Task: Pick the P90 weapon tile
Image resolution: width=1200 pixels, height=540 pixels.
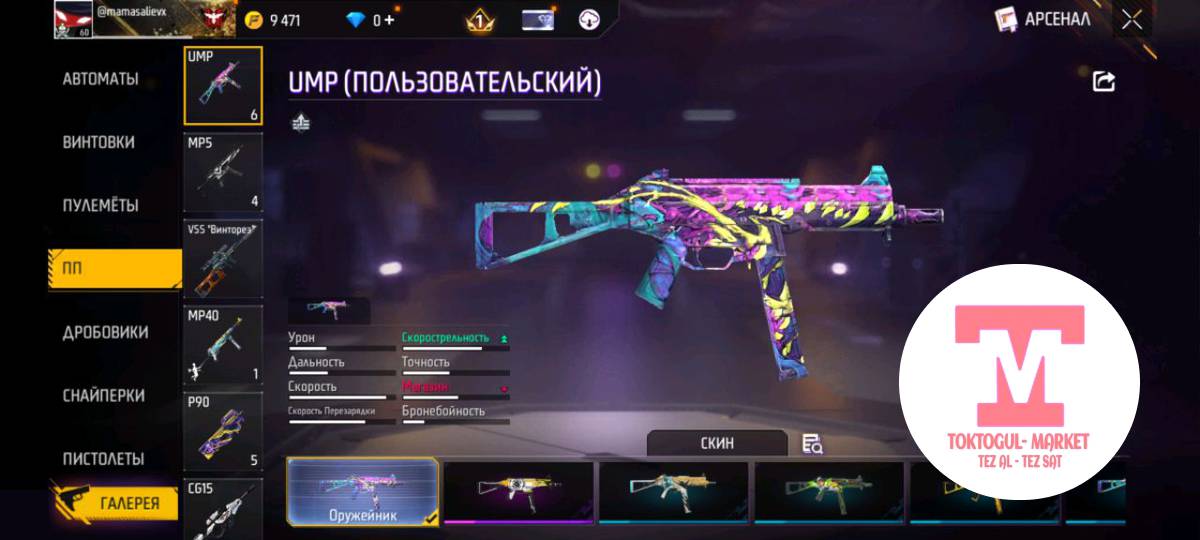Action: (x=223, y=432)
